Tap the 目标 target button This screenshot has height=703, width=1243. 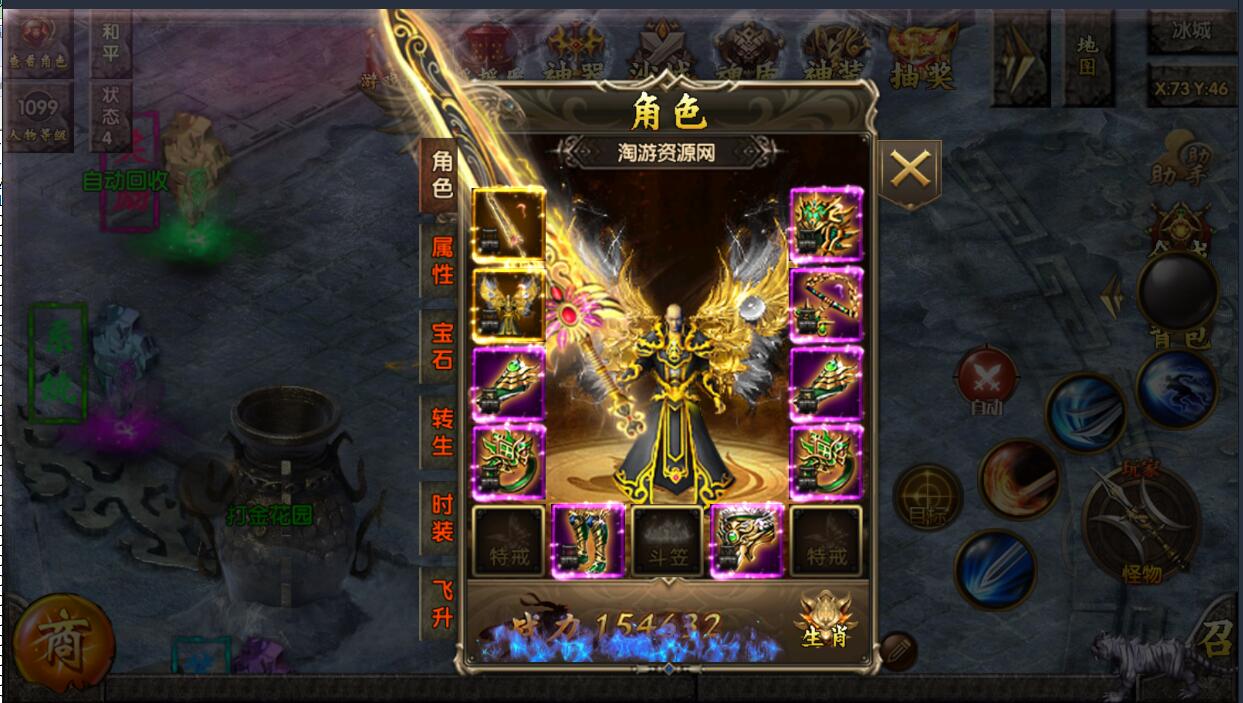tap(927, 496)
